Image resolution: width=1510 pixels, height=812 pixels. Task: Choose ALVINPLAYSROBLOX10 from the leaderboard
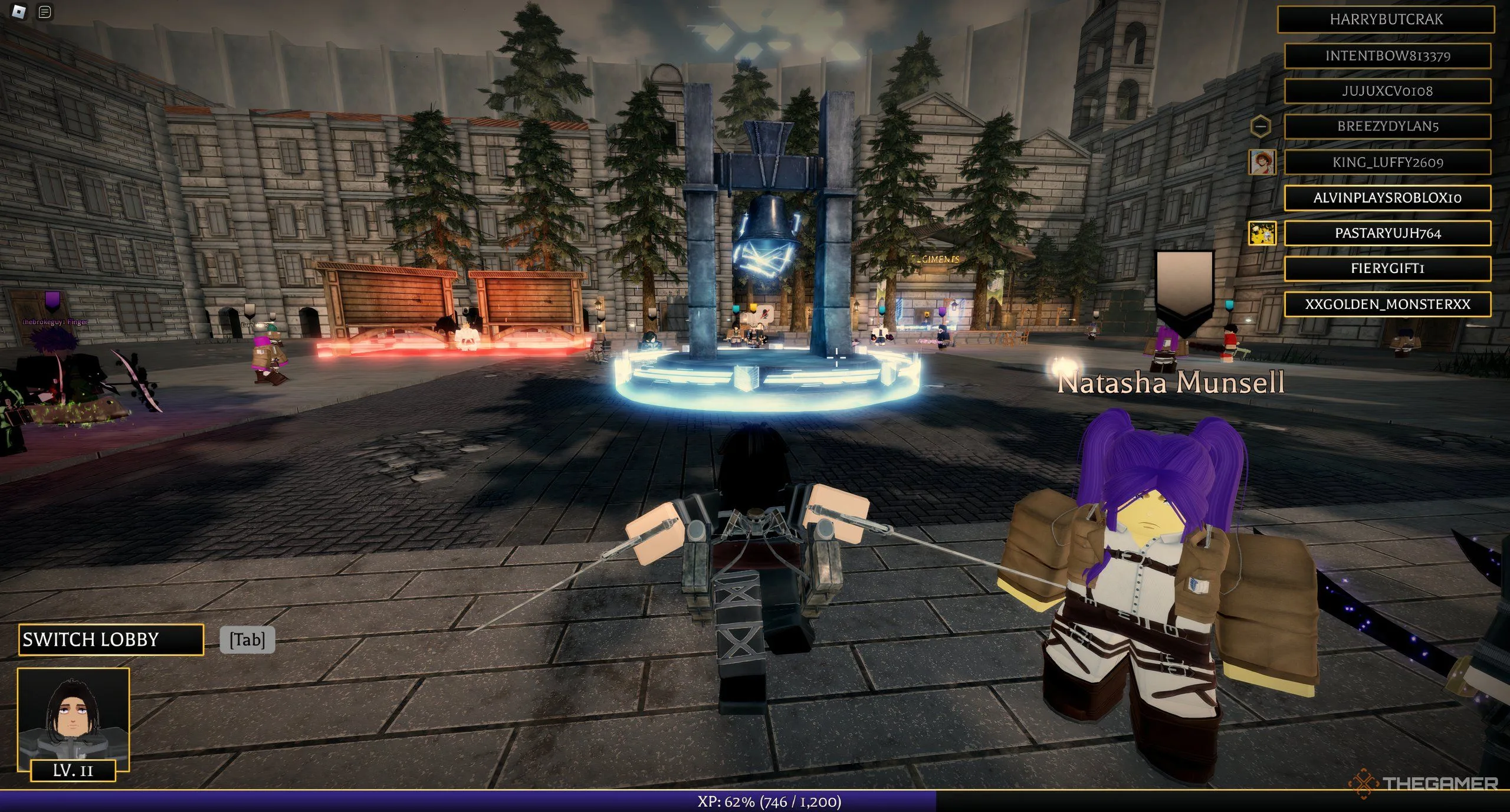coord(1387,198)
